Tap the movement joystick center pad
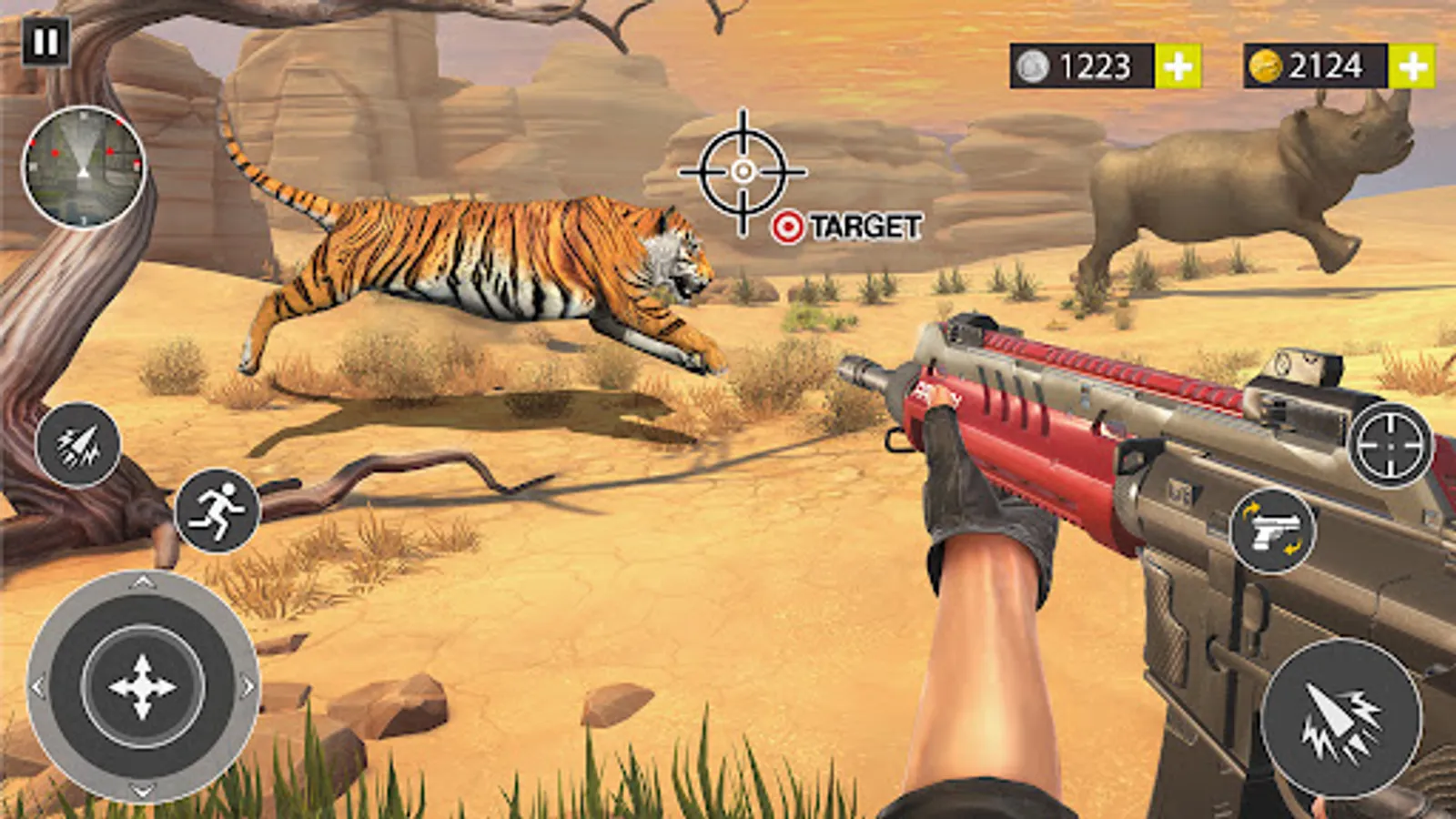Image resolution: width=1456 pixels, height=819 pixels. point(143,687)
